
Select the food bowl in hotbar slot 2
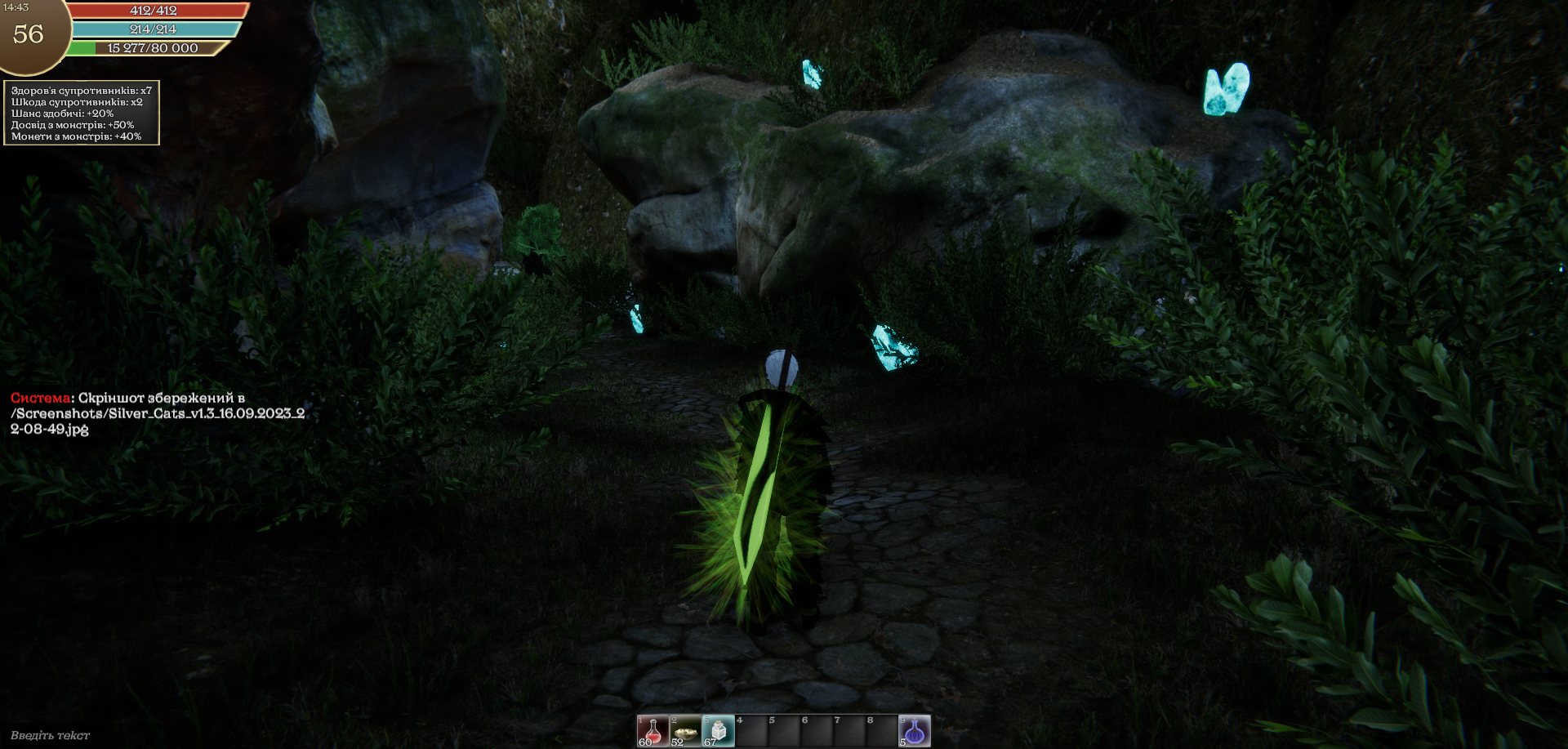pos(685,731)
